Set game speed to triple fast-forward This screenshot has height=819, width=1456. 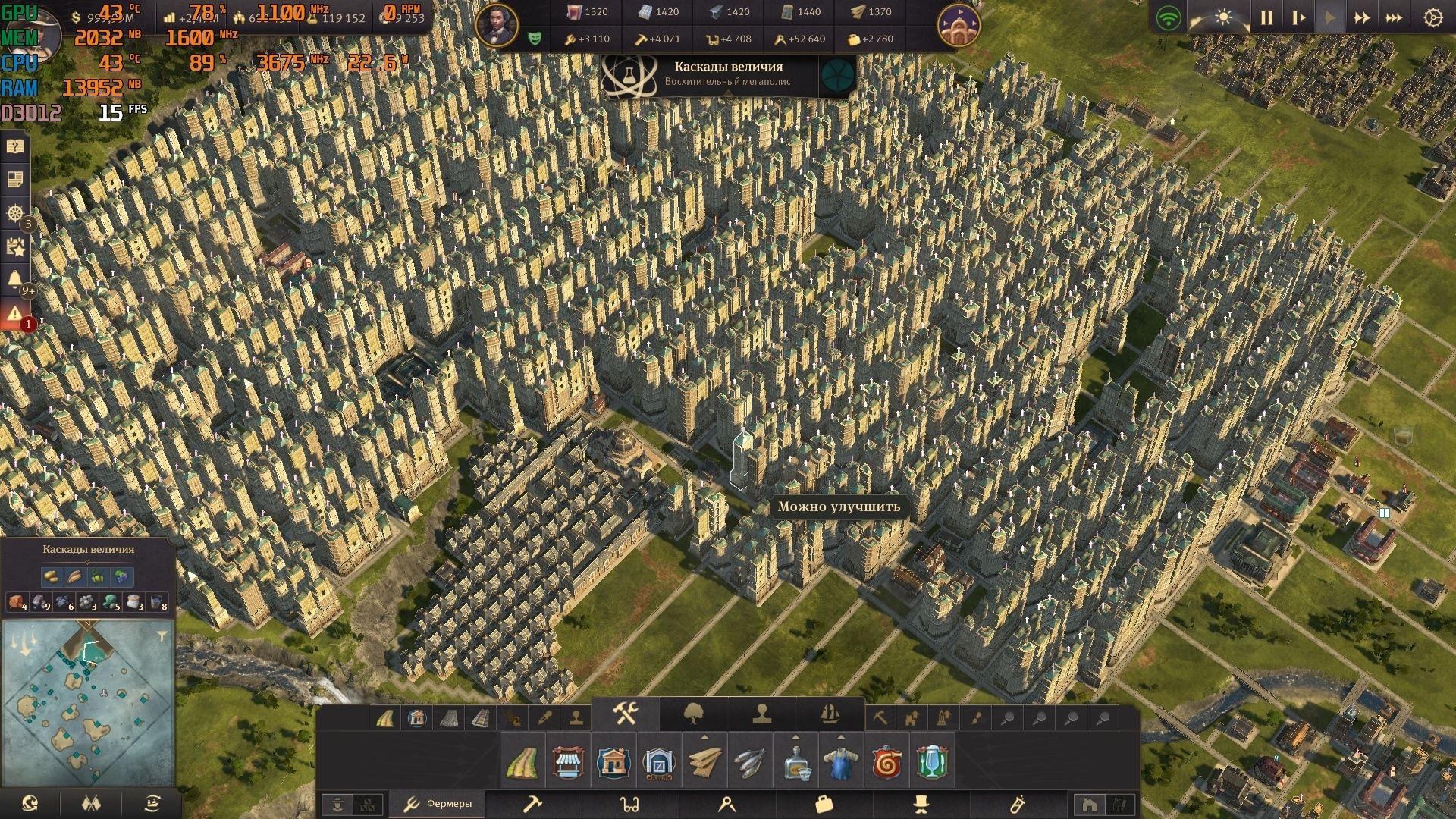pyautogui.click(x=1394, y=17)
